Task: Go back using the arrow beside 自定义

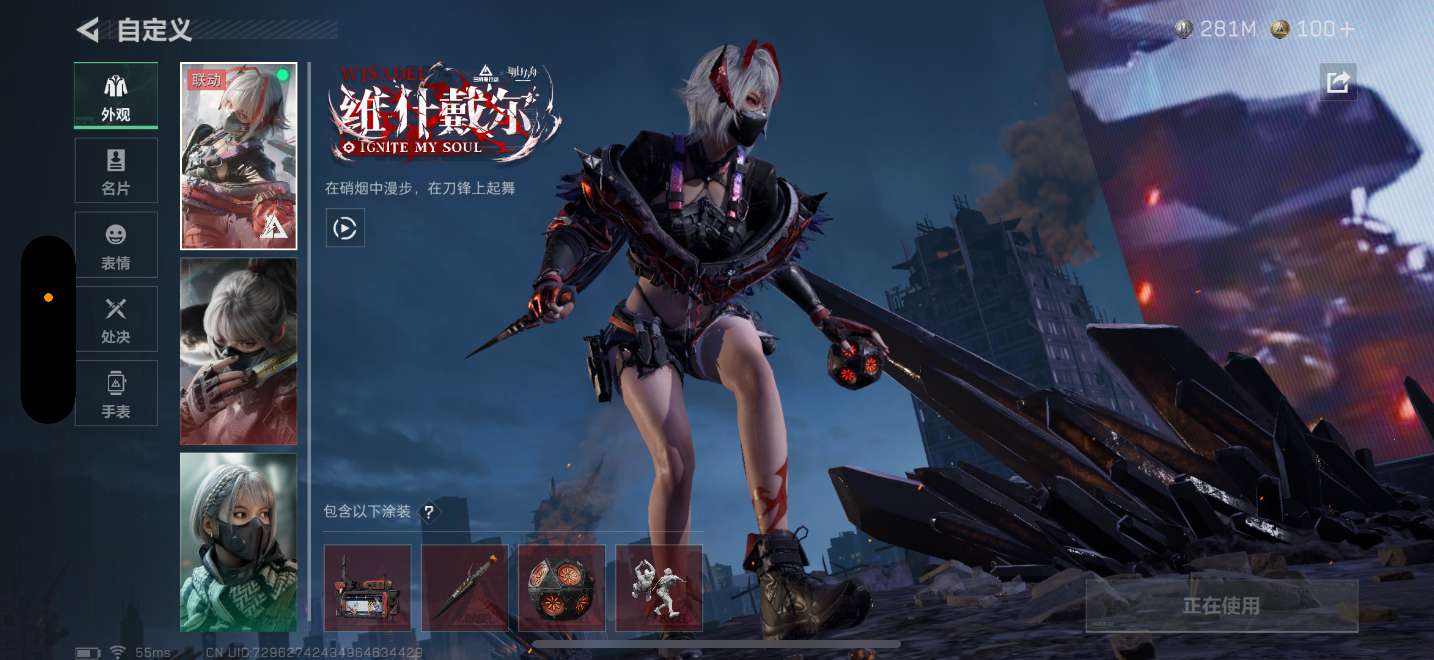Action: coord(88,30)
